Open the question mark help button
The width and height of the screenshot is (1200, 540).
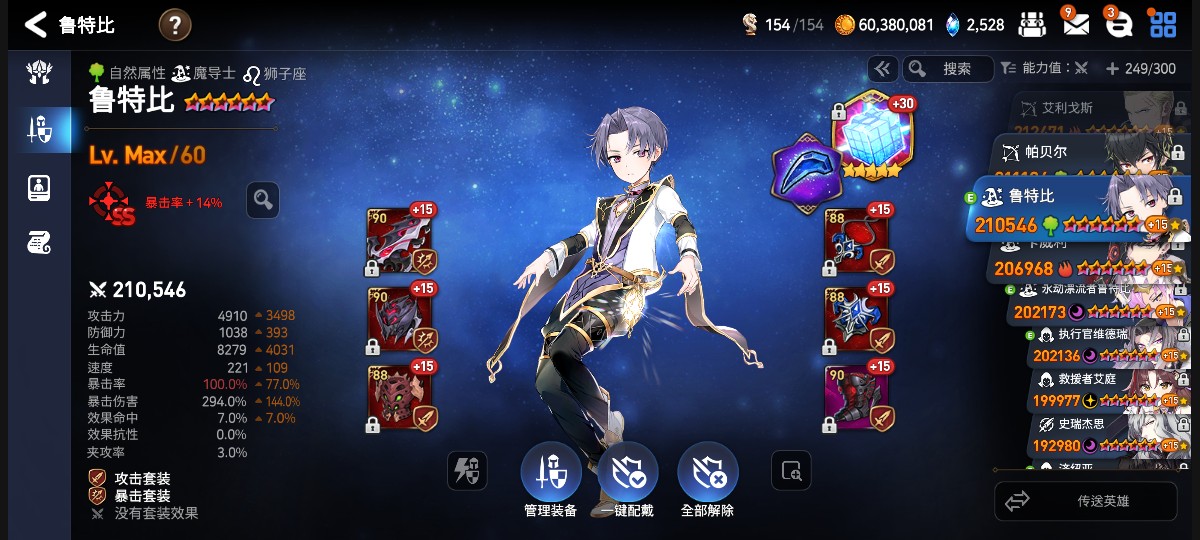click(175, 25)
